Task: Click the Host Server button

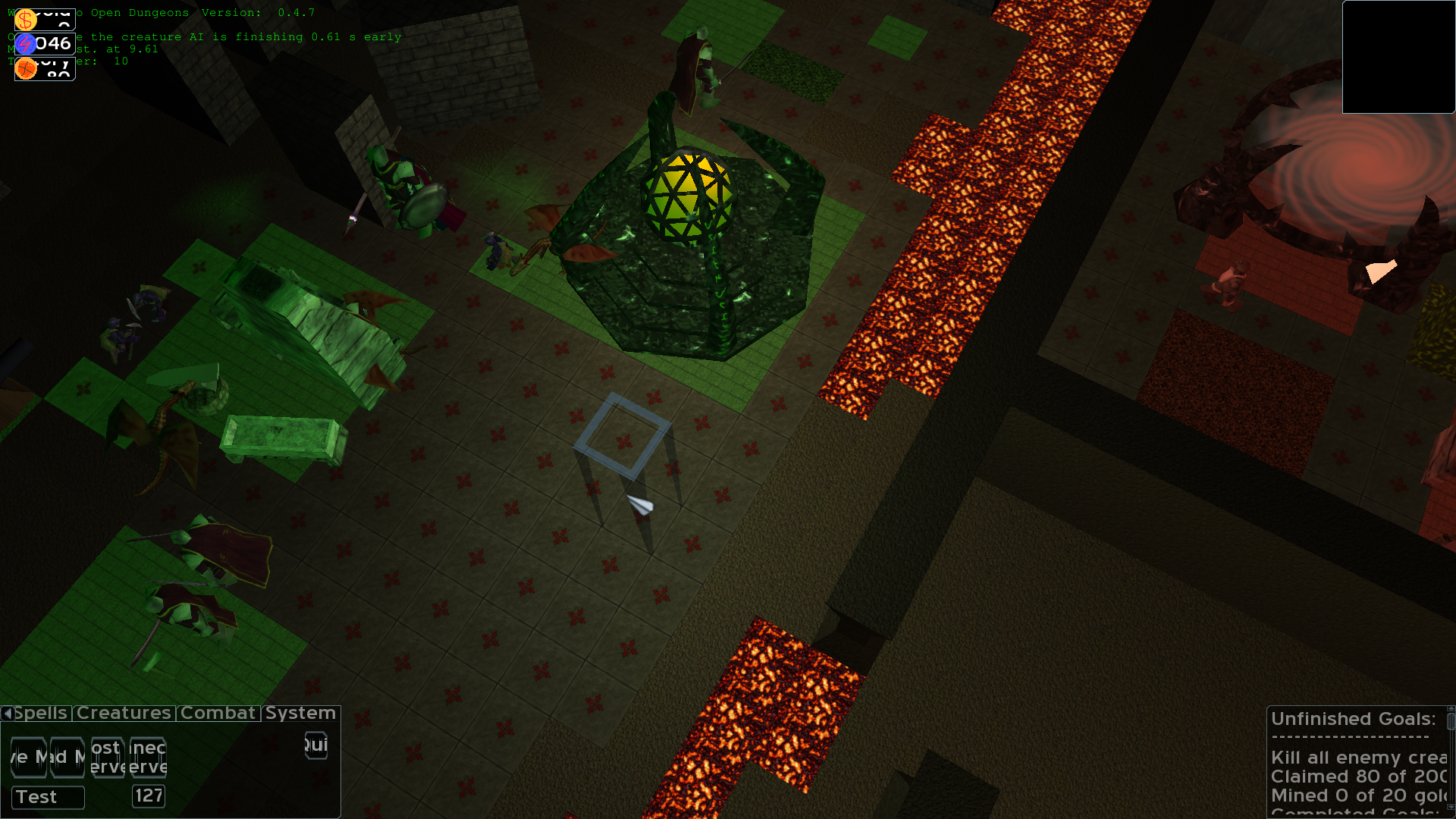Action: coord(107,757)
